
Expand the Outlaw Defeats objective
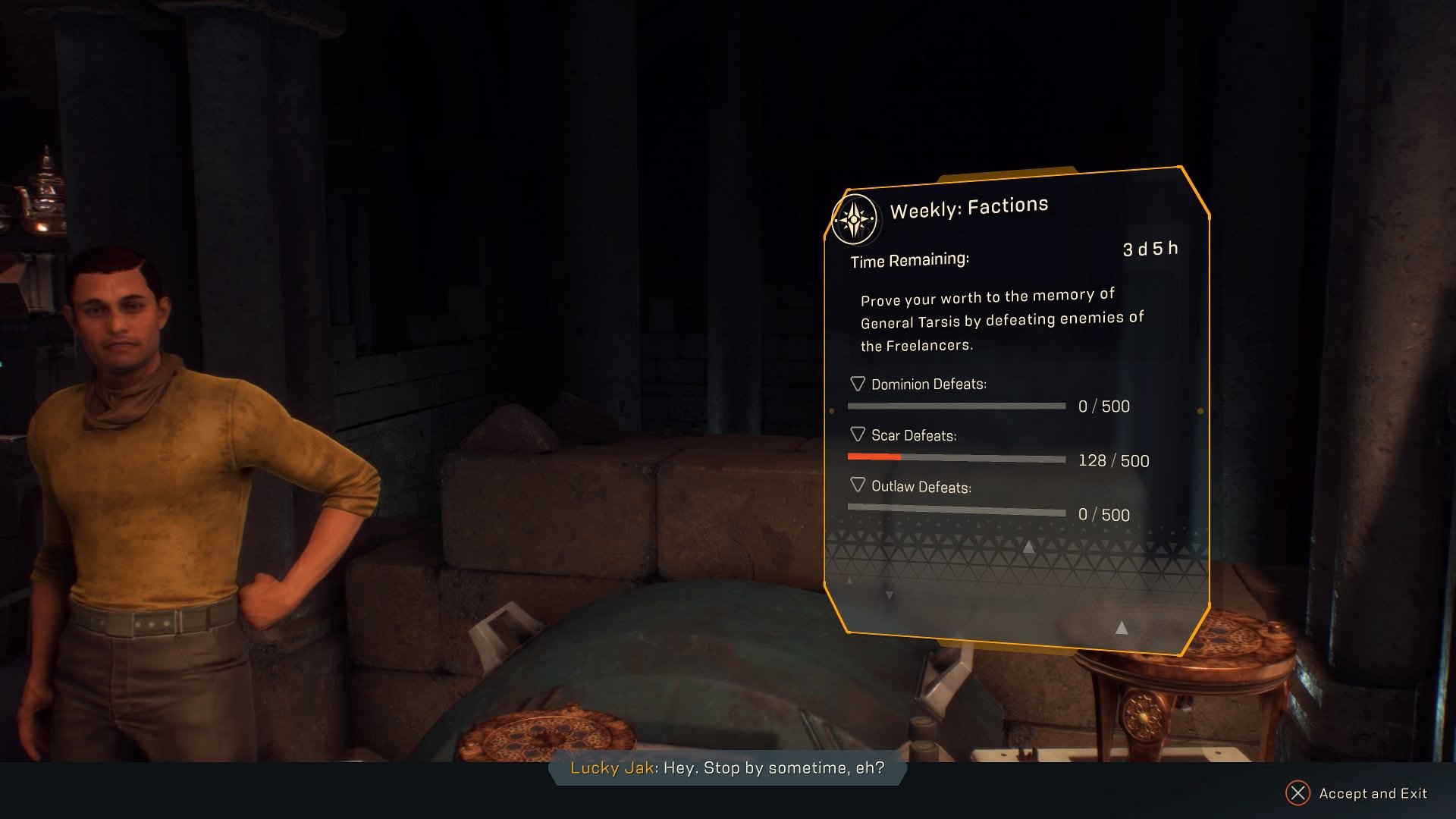[858, 485]
